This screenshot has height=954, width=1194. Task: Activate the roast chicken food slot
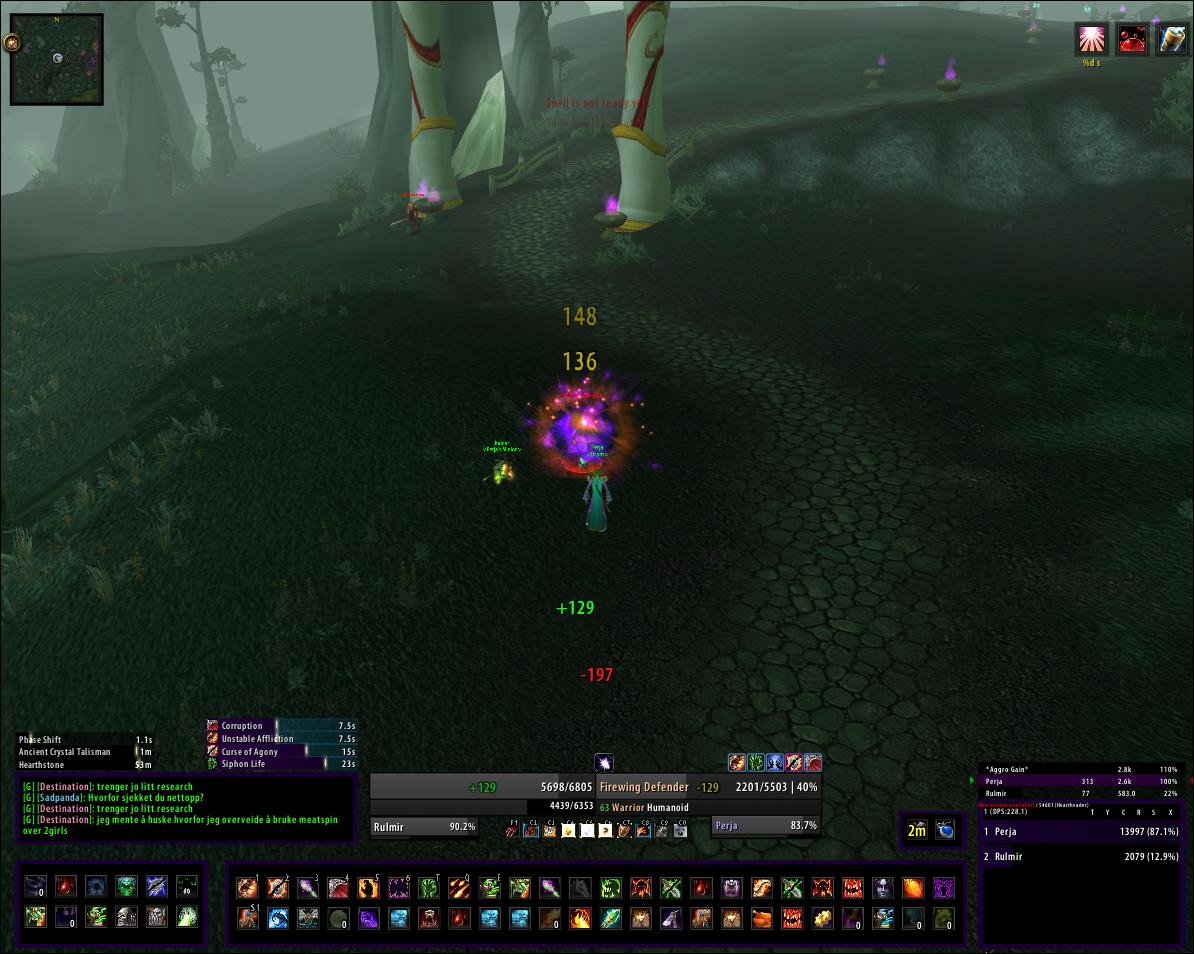pos(762,918)
